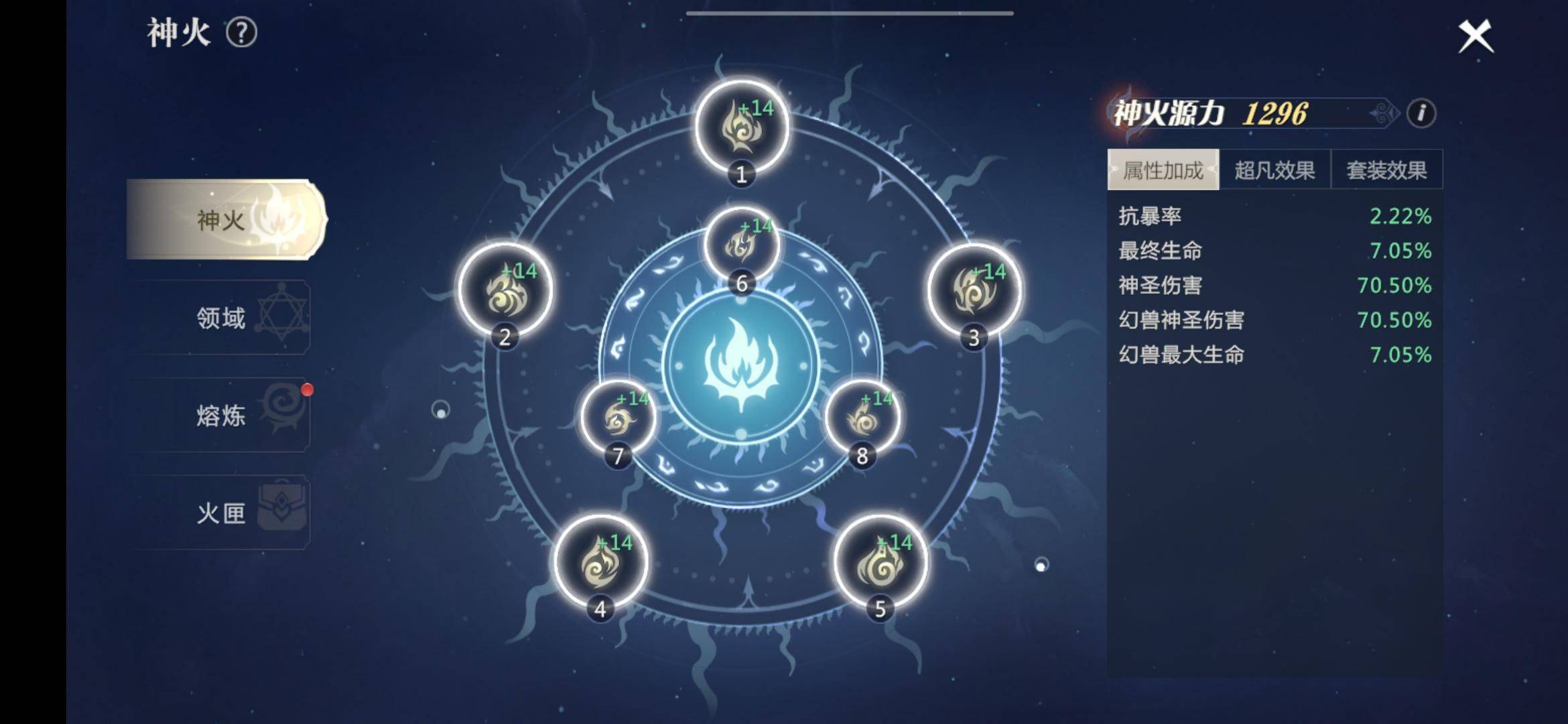This screenshot has height=724, width=1568.
Task: Select divine fire slot 1
Action: (x=741, y=127)
